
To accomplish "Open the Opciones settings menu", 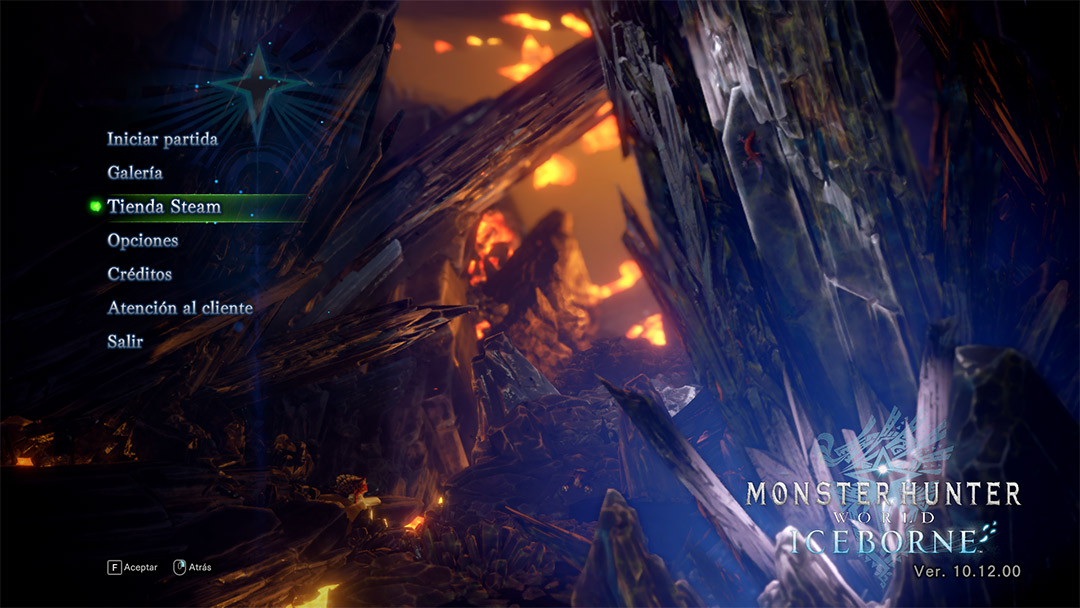I will tap(143, 241).
